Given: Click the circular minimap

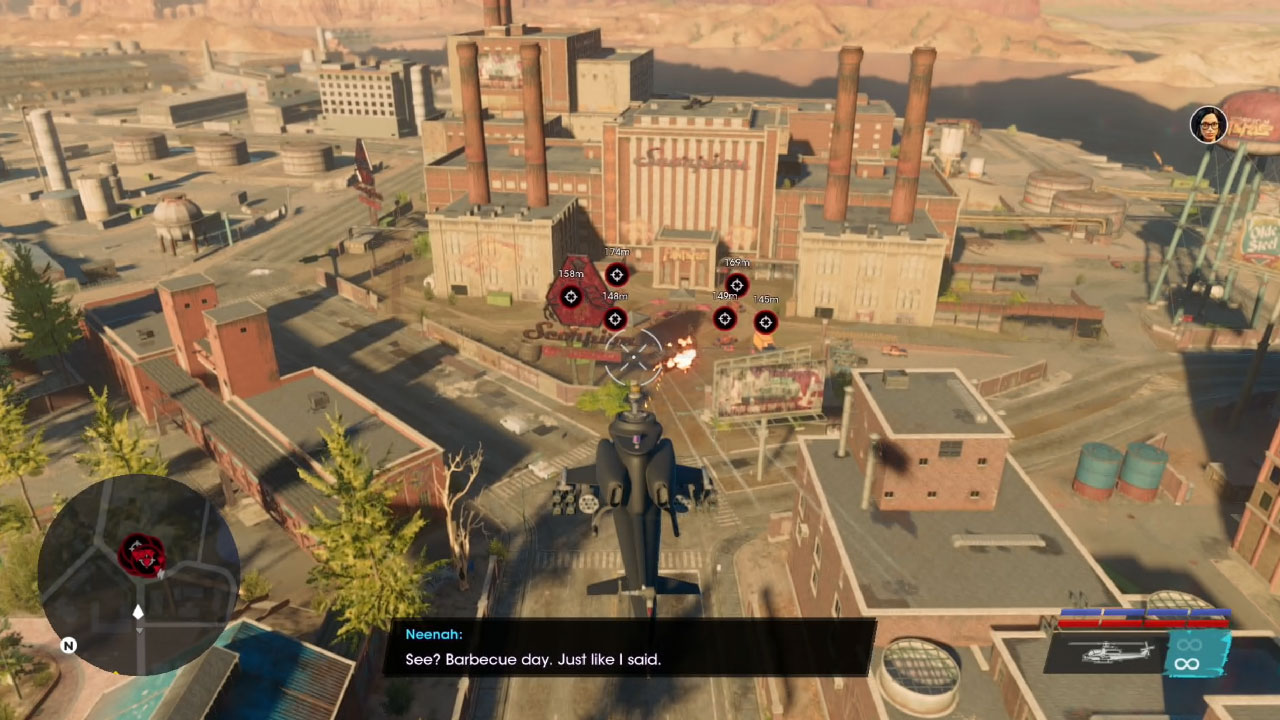Looking at the screenshot, I should tap(138, 574).
